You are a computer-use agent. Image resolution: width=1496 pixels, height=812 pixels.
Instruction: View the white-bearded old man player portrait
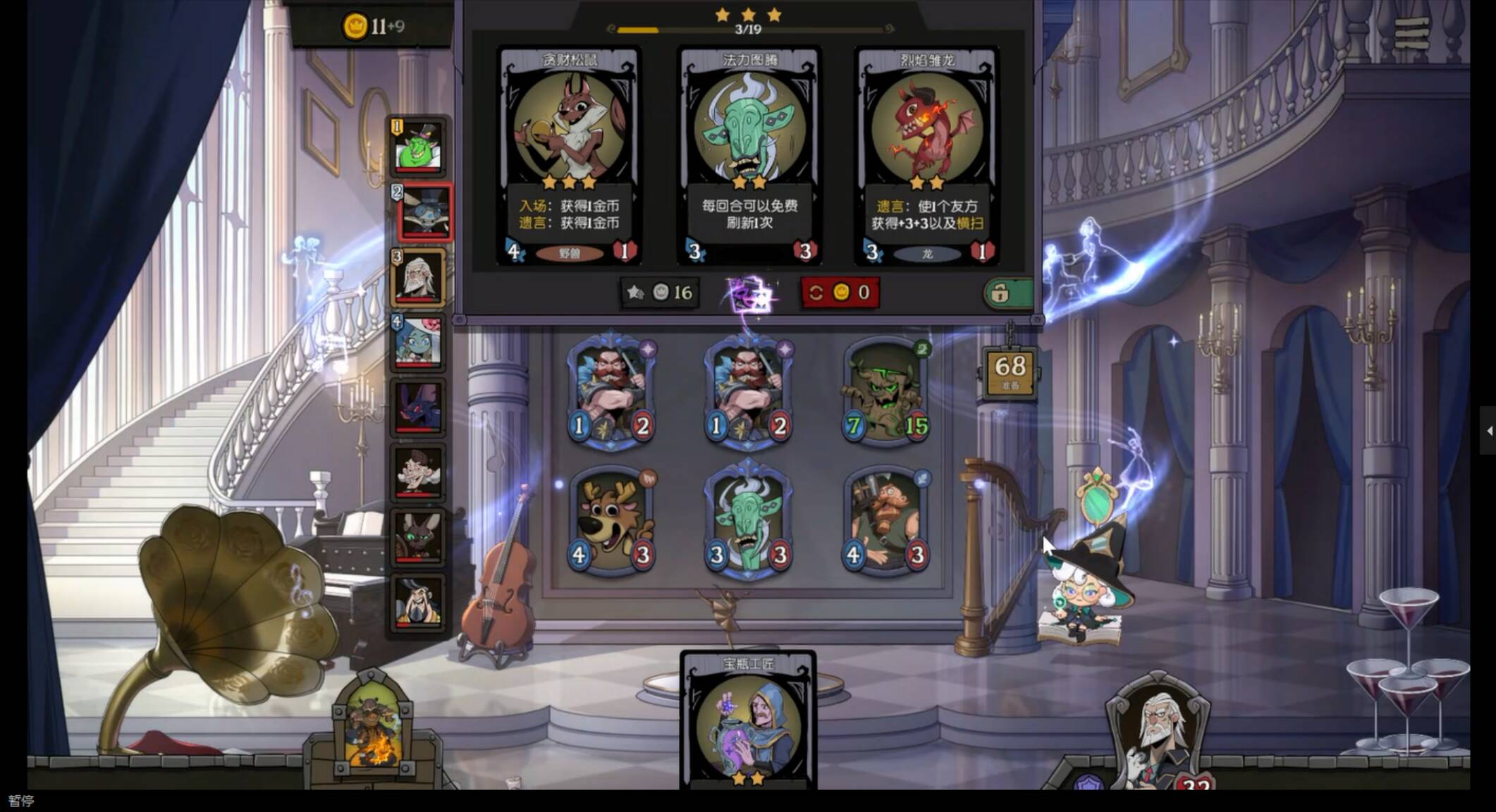click(419, 278)
